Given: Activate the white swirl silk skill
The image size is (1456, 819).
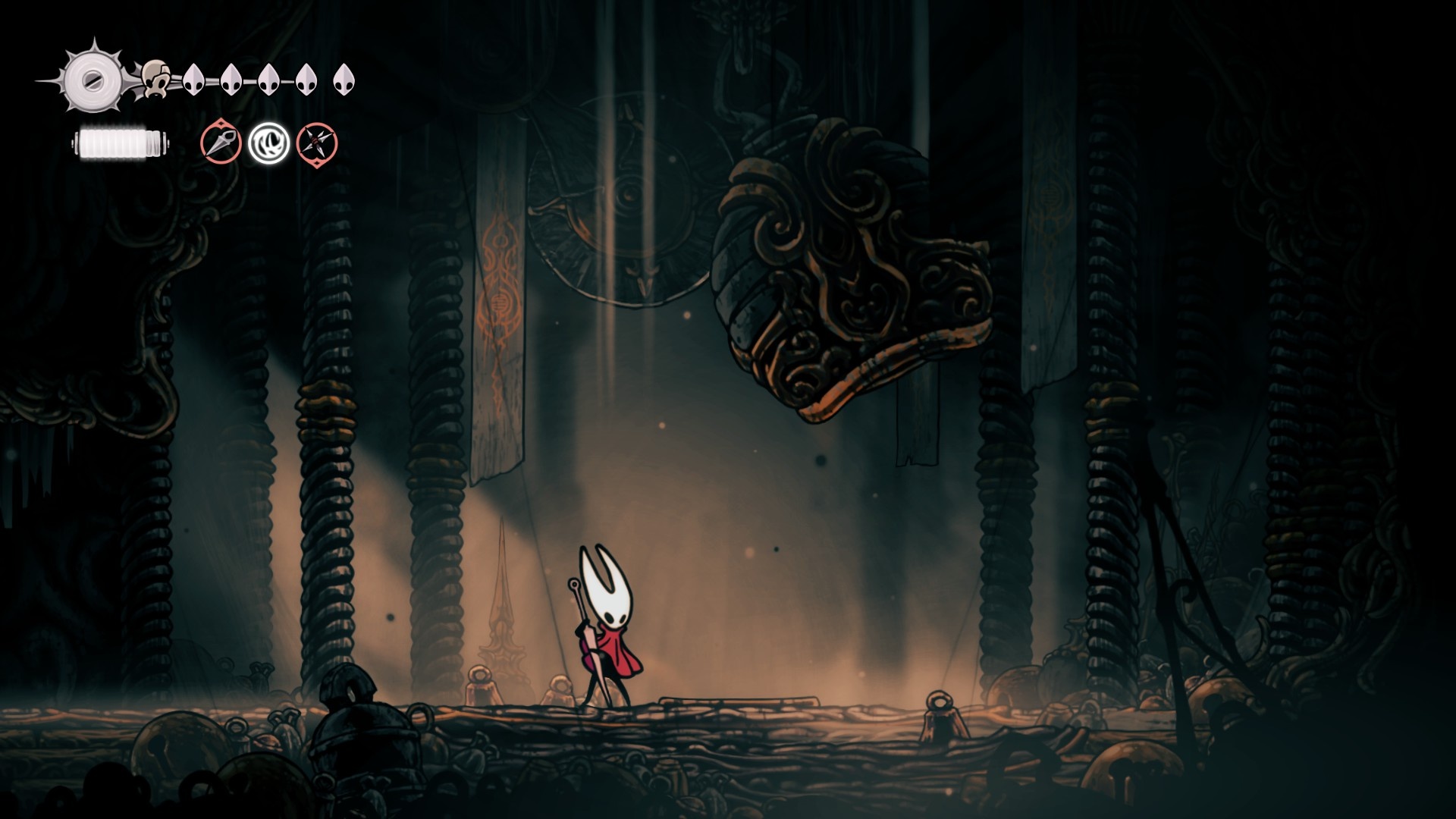Looking at the screenshot, I should click(268, 143).
